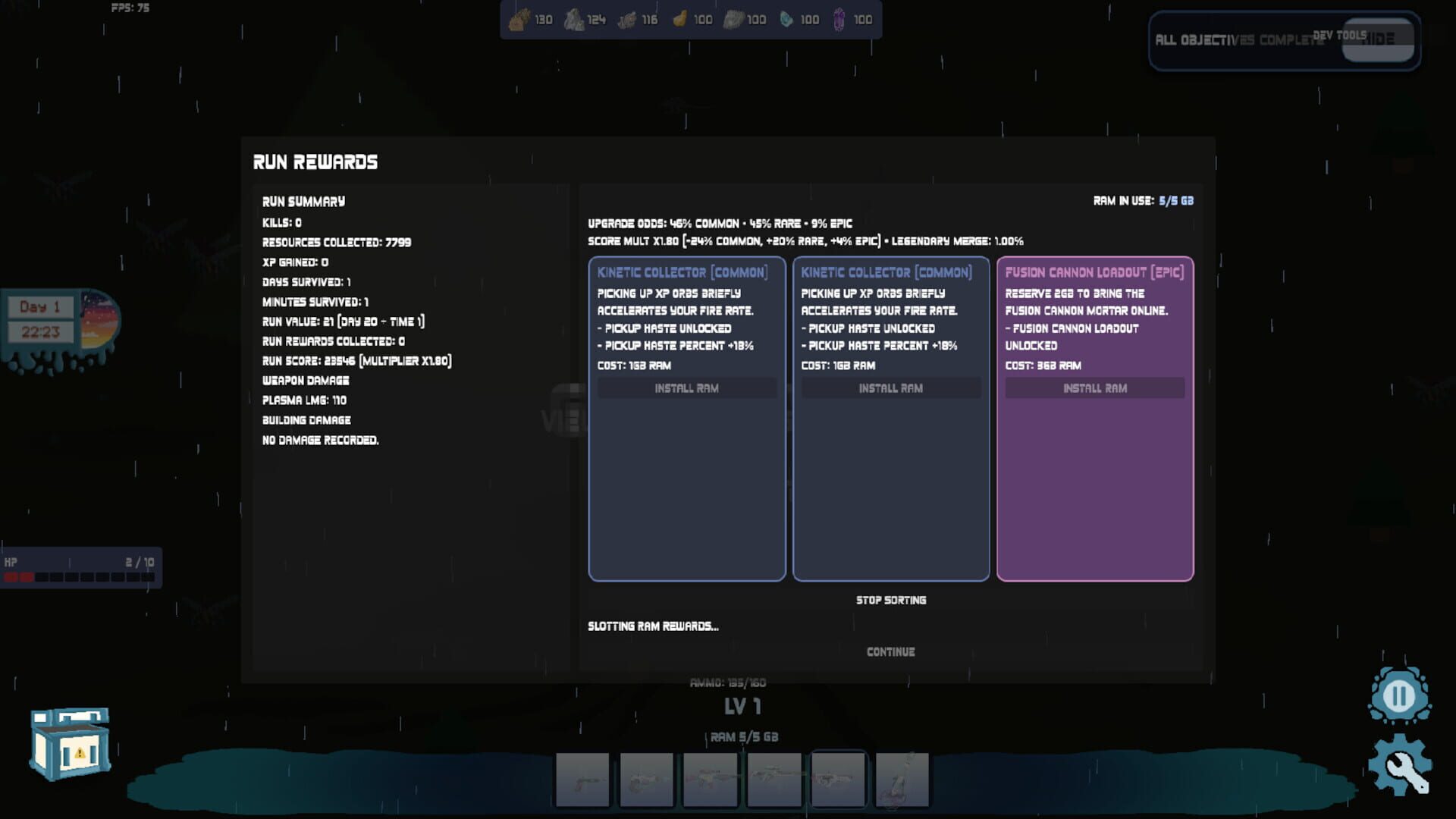Install RAM for Fusion Cannon Loadout
Image resolution: width=1456 pixels, height=819 pixels.
click(x=1094, y=388)
